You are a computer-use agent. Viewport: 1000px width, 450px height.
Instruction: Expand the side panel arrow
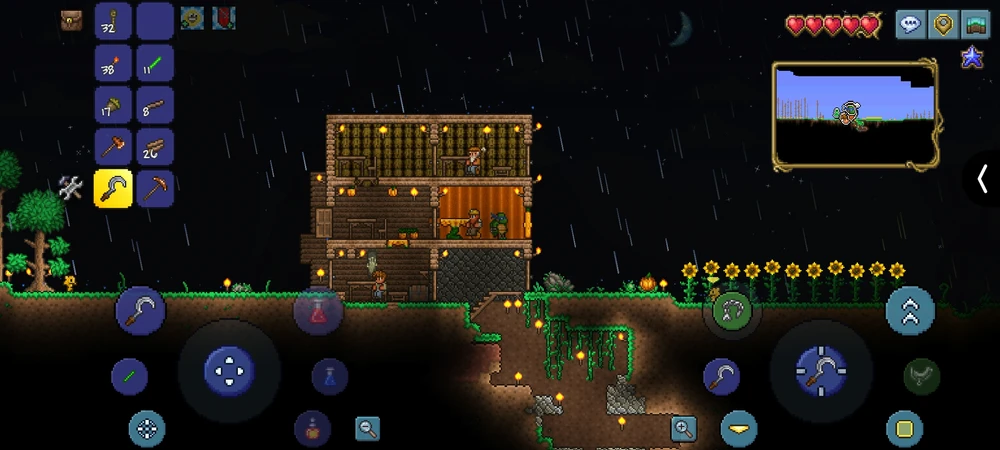tap(982, 179)
